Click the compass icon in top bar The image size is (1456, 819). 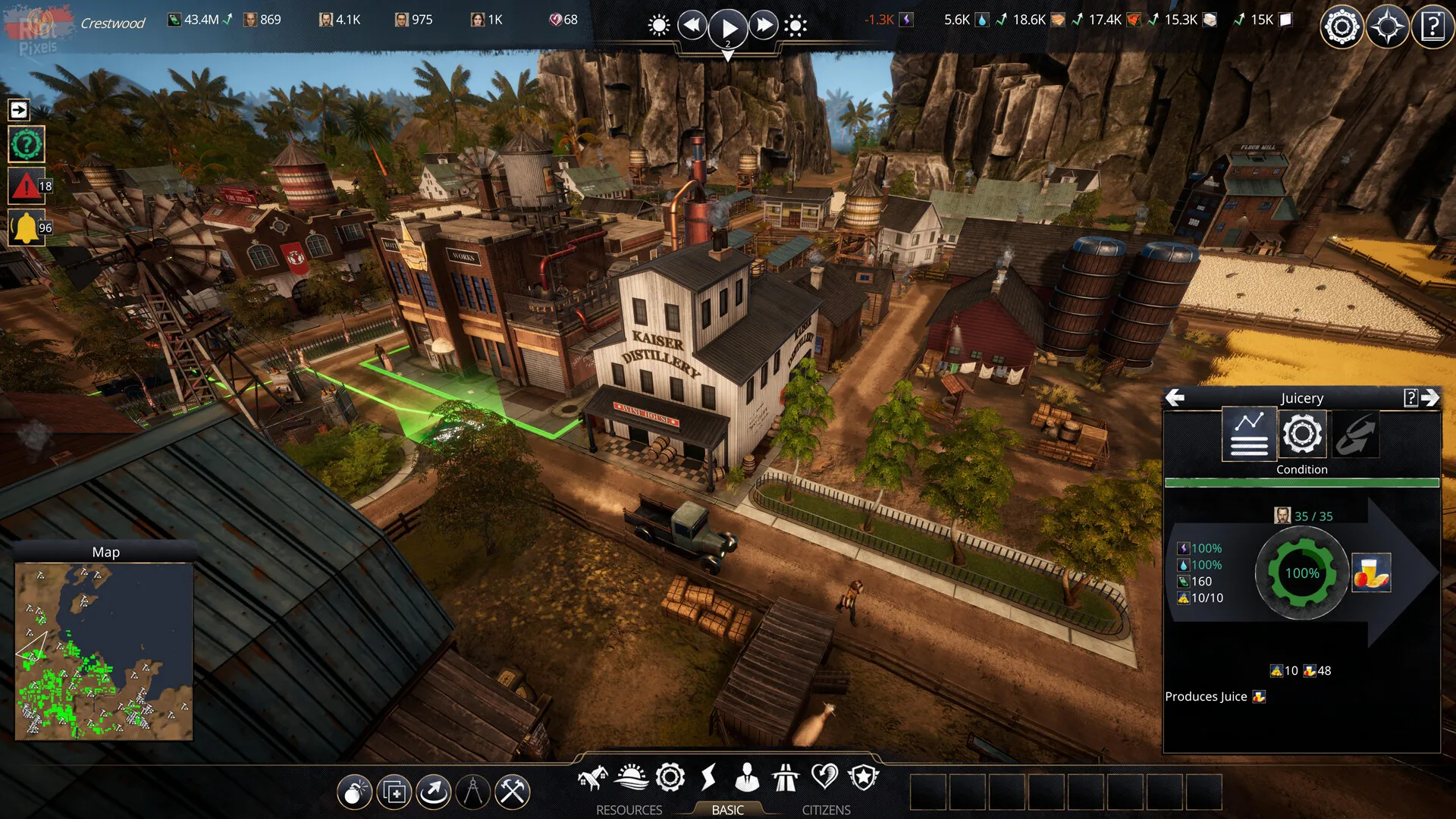1387,28
